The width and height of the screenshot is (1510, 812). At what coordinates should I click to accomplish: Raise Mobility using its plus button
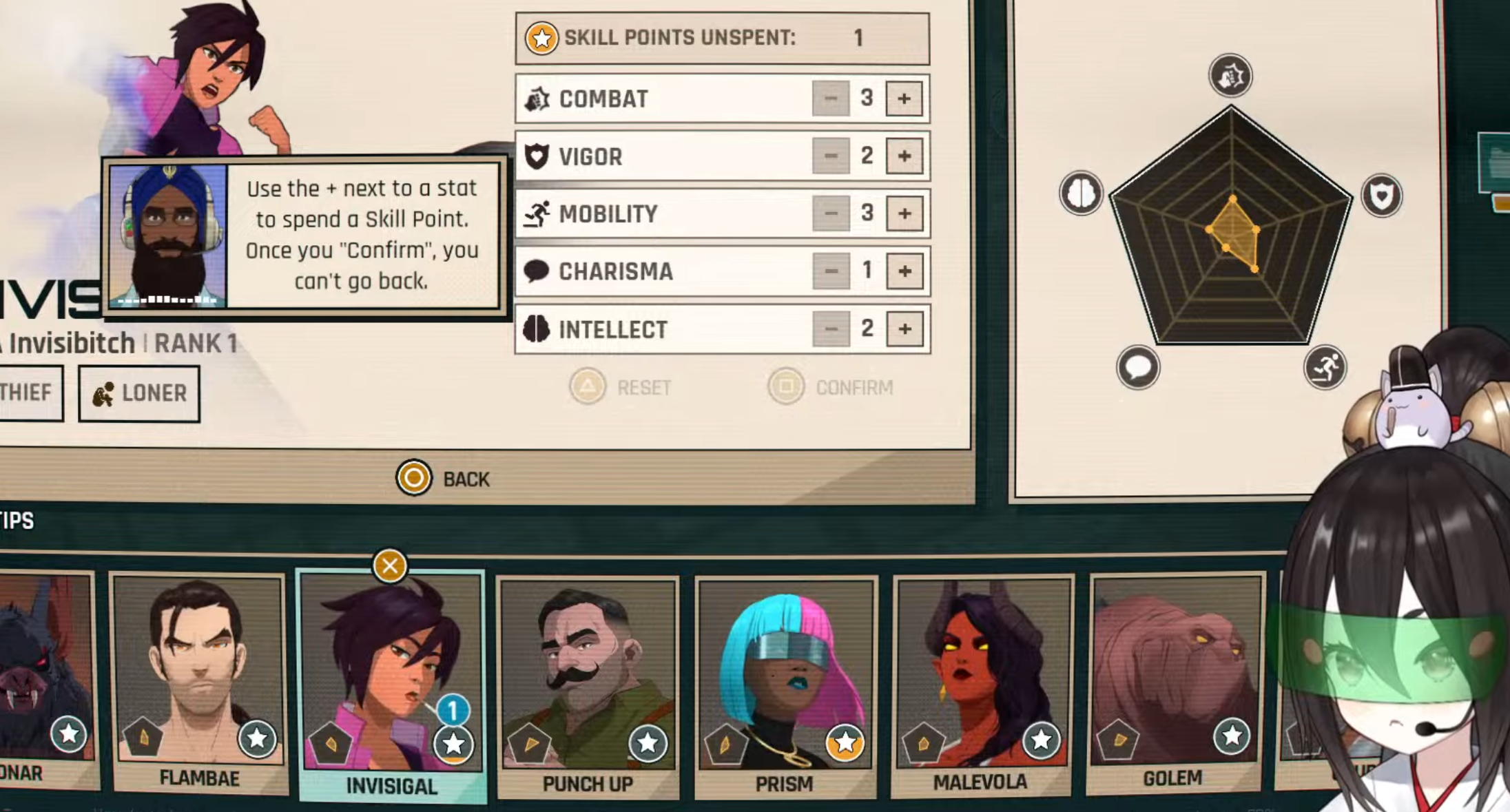tap(904, 214)
